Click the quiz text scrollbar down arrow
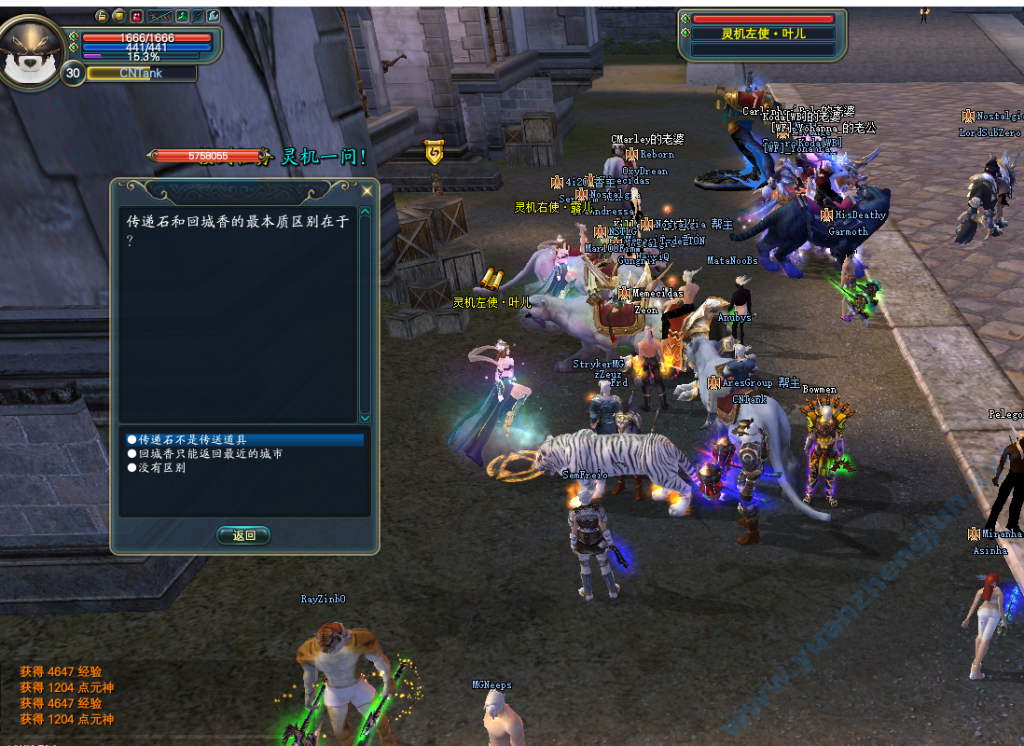 pyautogui.click(x=365, y=417)
